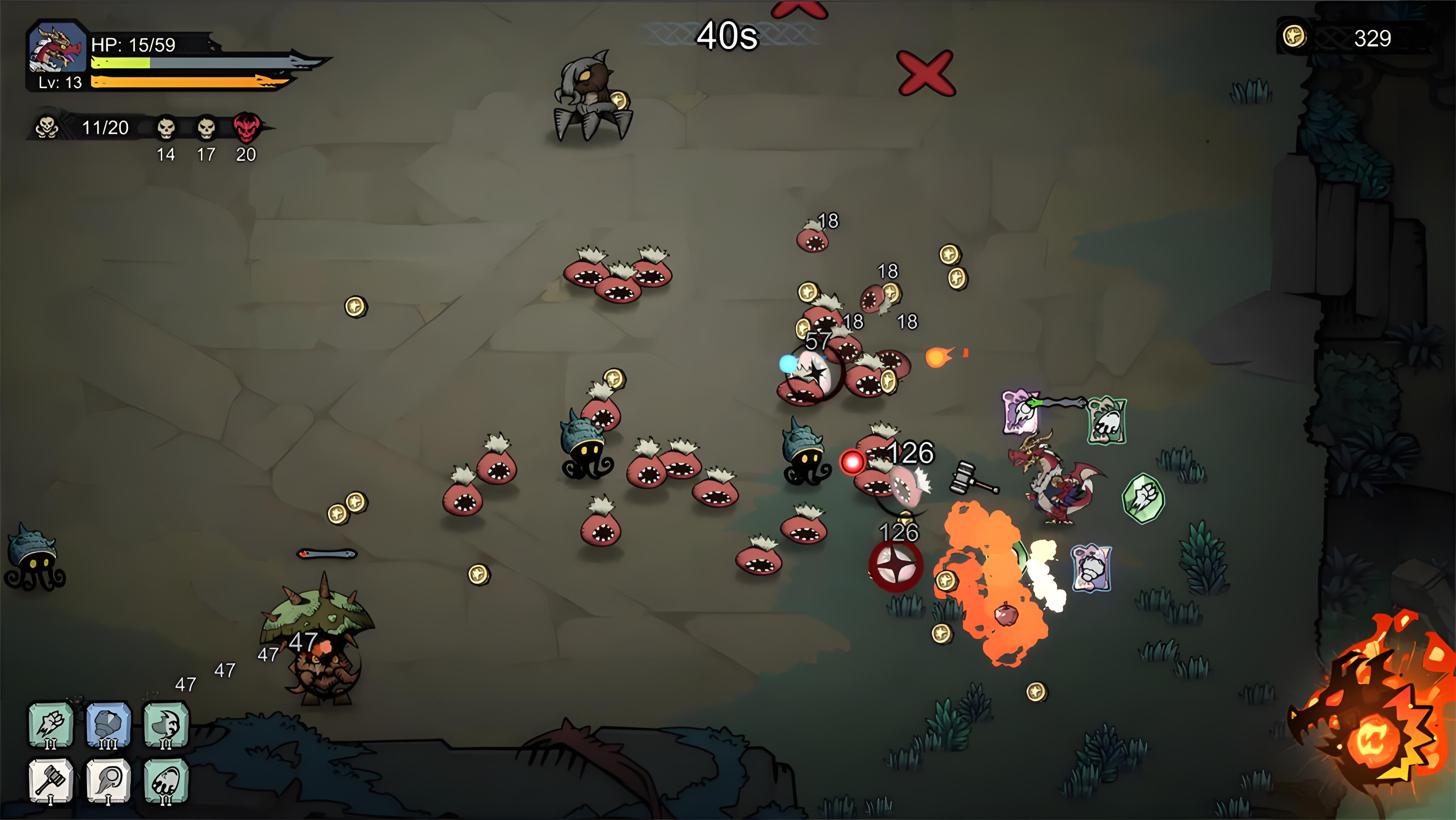The height and width of the screenshot is (820, 1456).
Task: Select the spotted egg skill icon
Action: (x=166, y=781)
